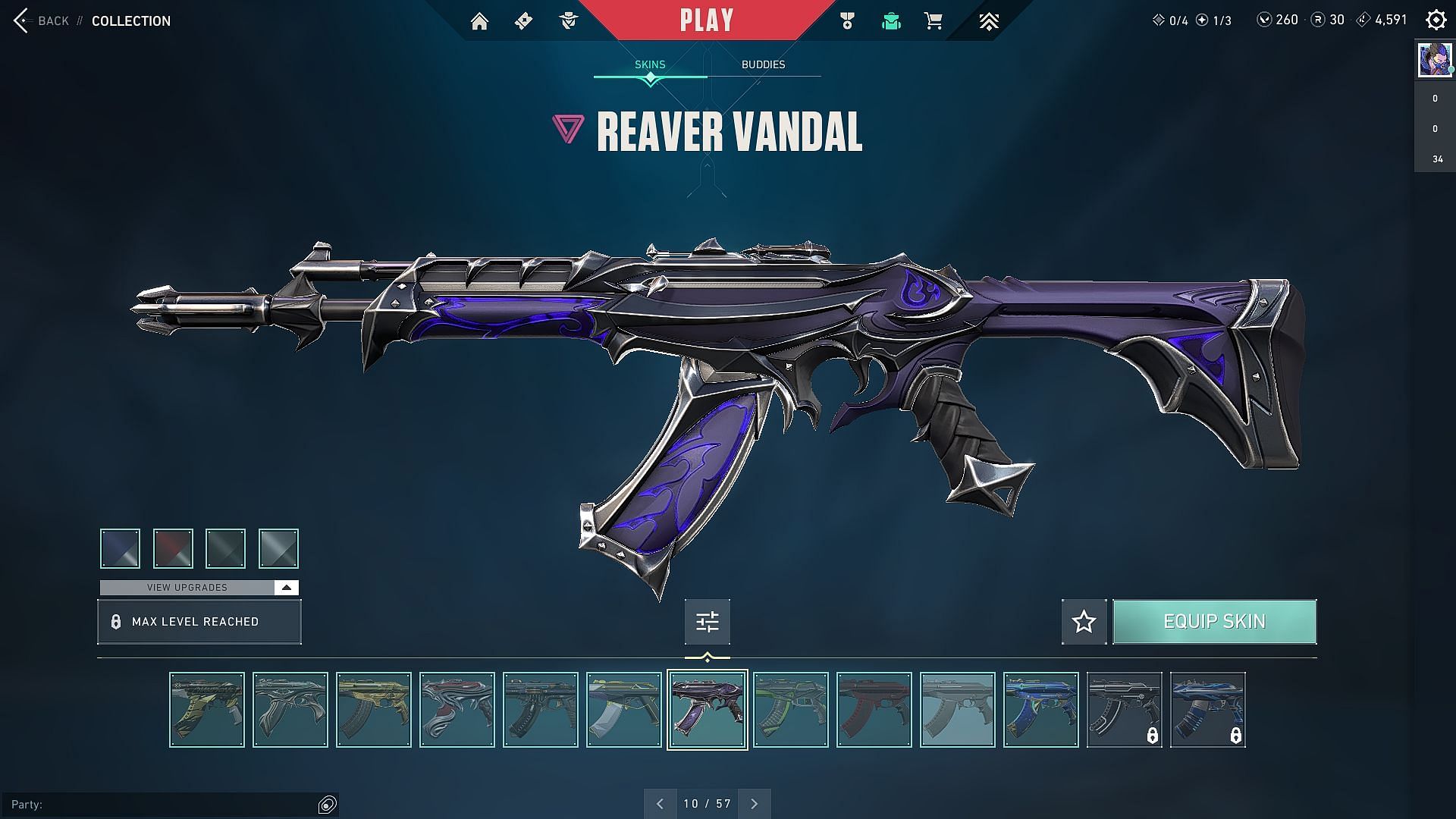
Task: Mark the skin as favorite with star
Action: (1084, 622)
